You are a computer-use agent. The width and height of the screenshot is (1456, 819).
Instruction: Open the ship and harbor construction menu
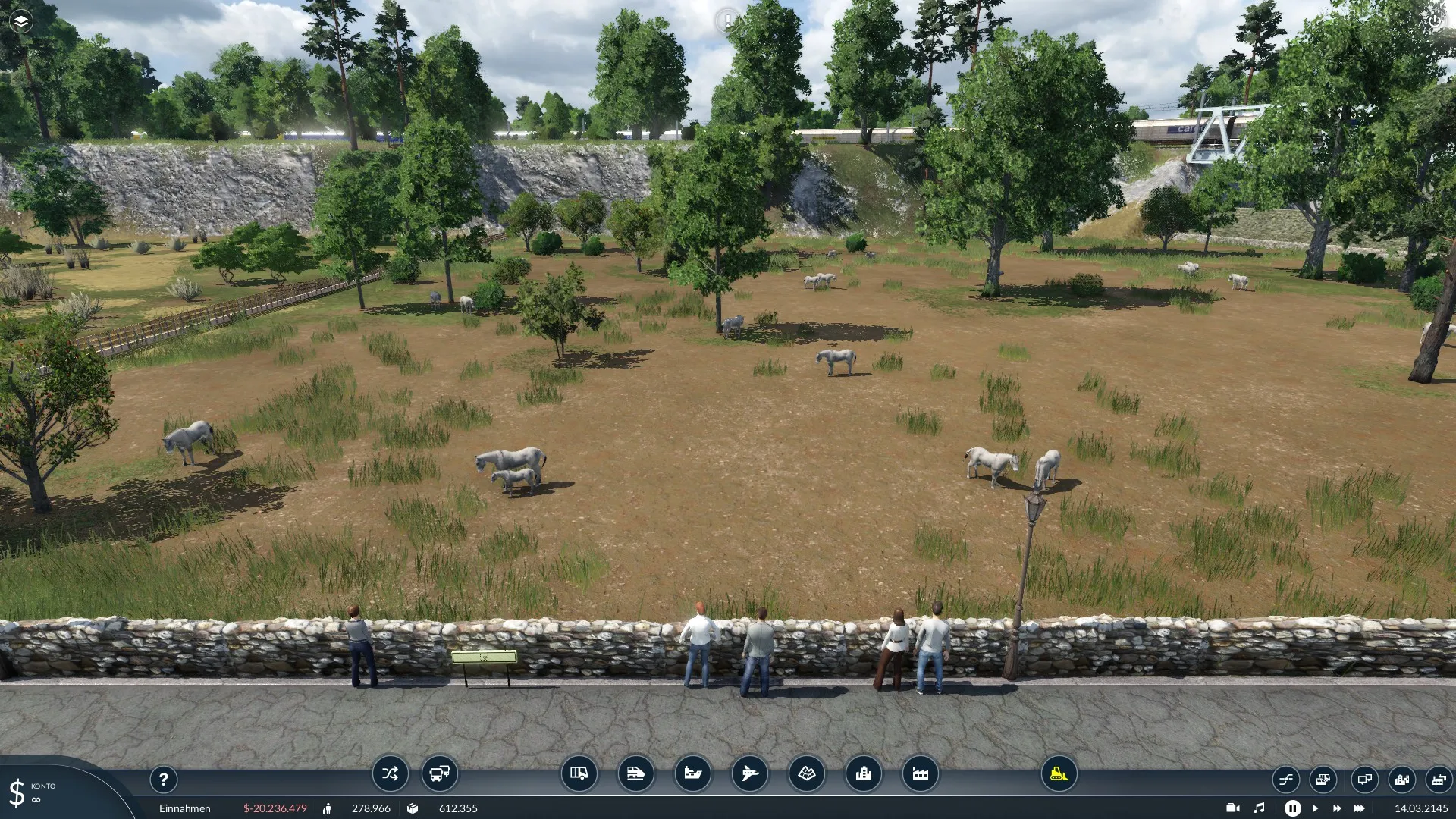(692, 773)
